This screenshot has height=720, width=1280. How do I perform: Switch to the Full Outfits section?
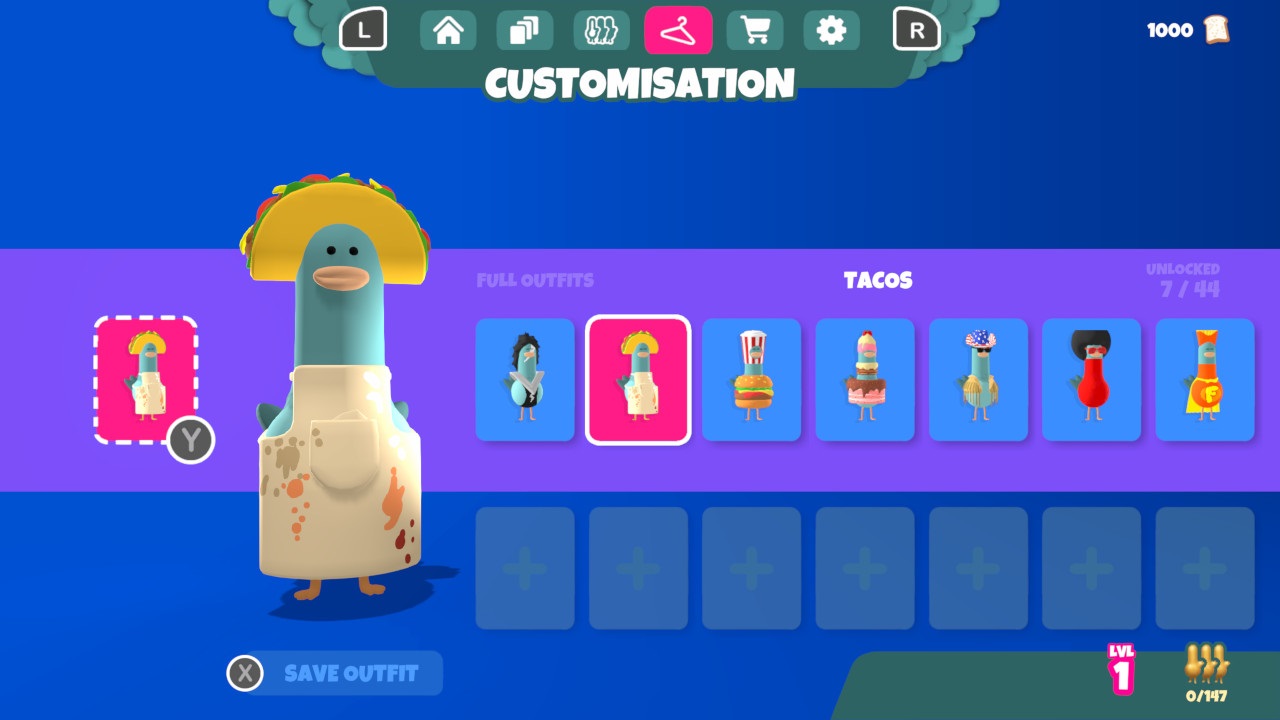click(535, 280)
